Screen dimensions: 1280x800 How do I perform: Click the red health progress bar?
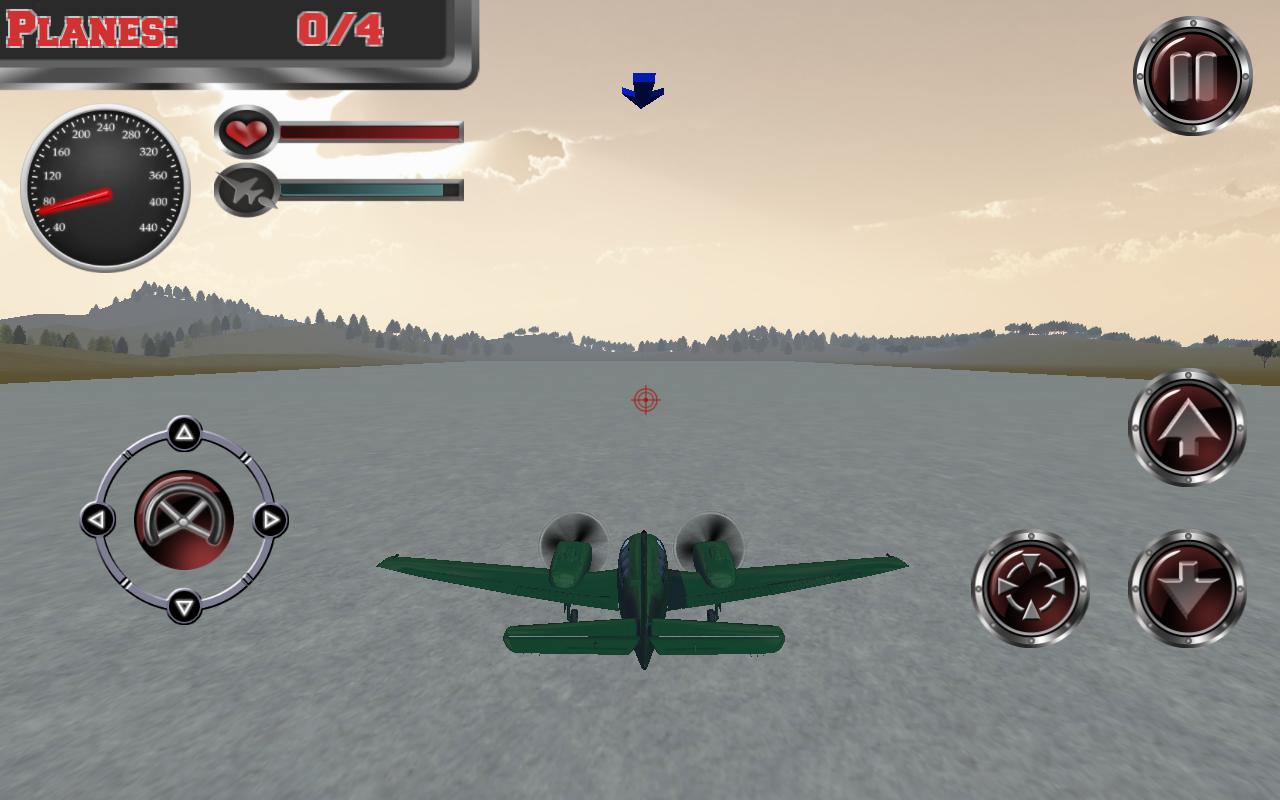point(370,131)
